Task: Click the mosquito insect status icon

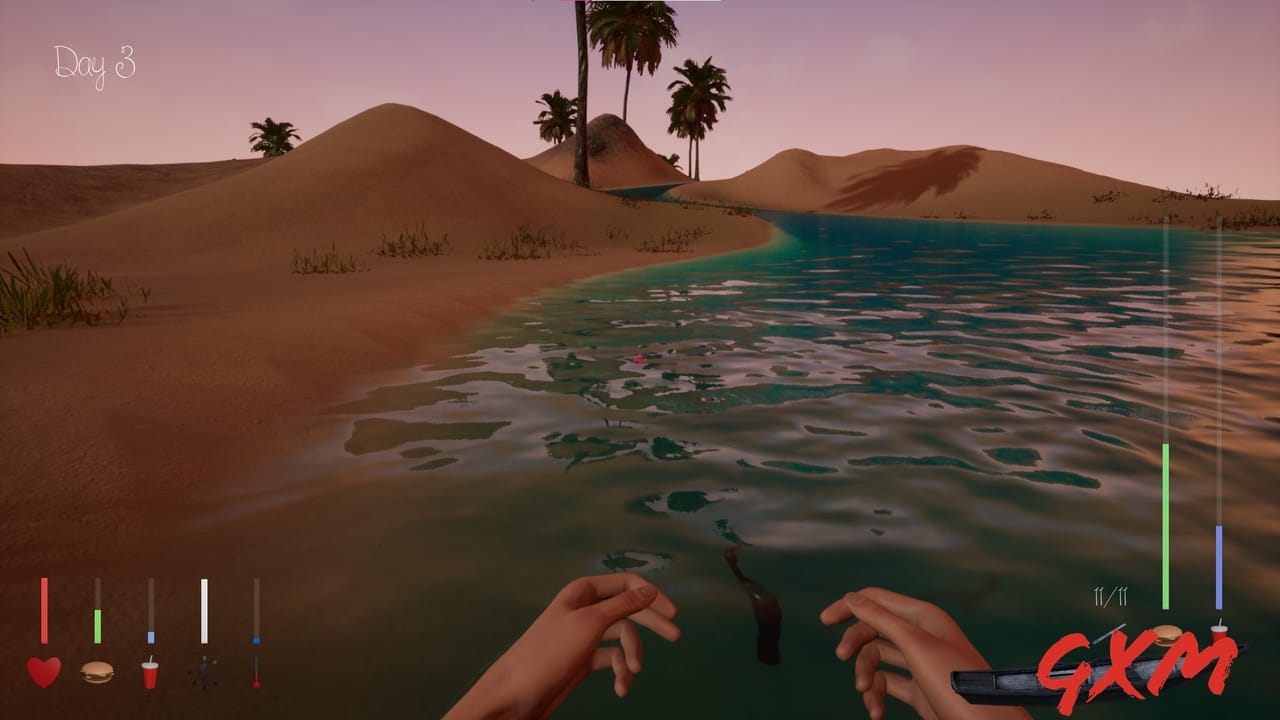Action: [203, 673]
